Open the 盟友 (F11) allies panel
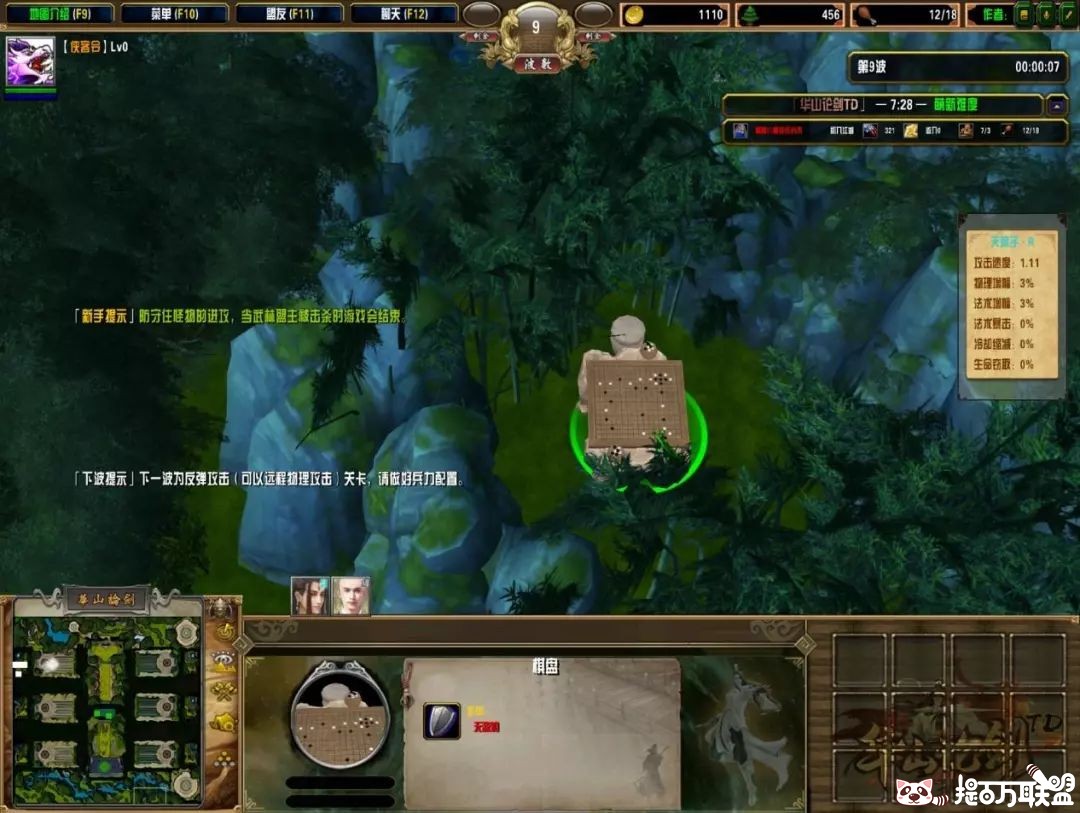The width and height of the screenshot is (1080, 813). pos(289,14)
